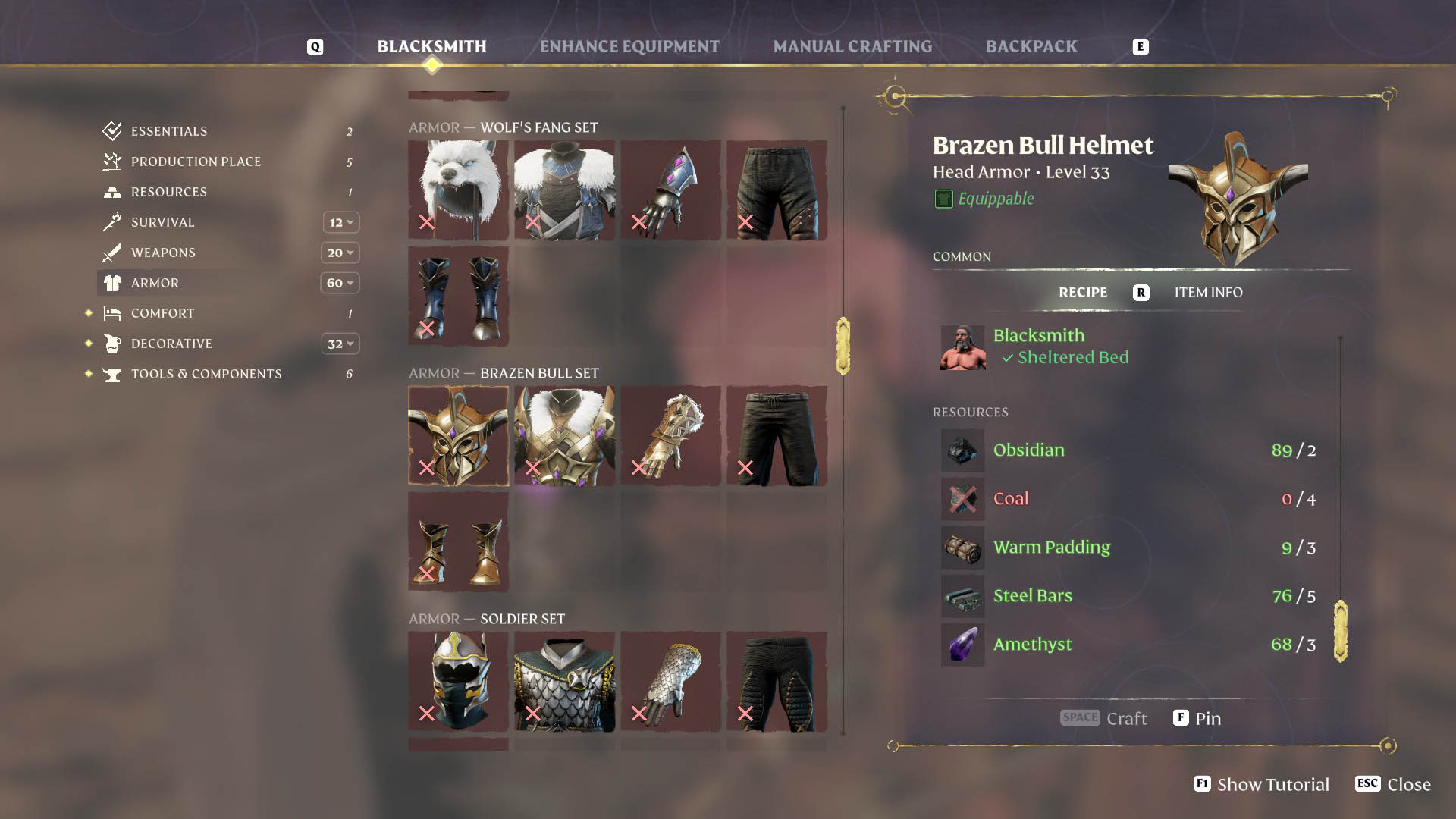Choose the Soldier Set helmet
Viewport: 1456px width, 819px height.
[458, 681]
